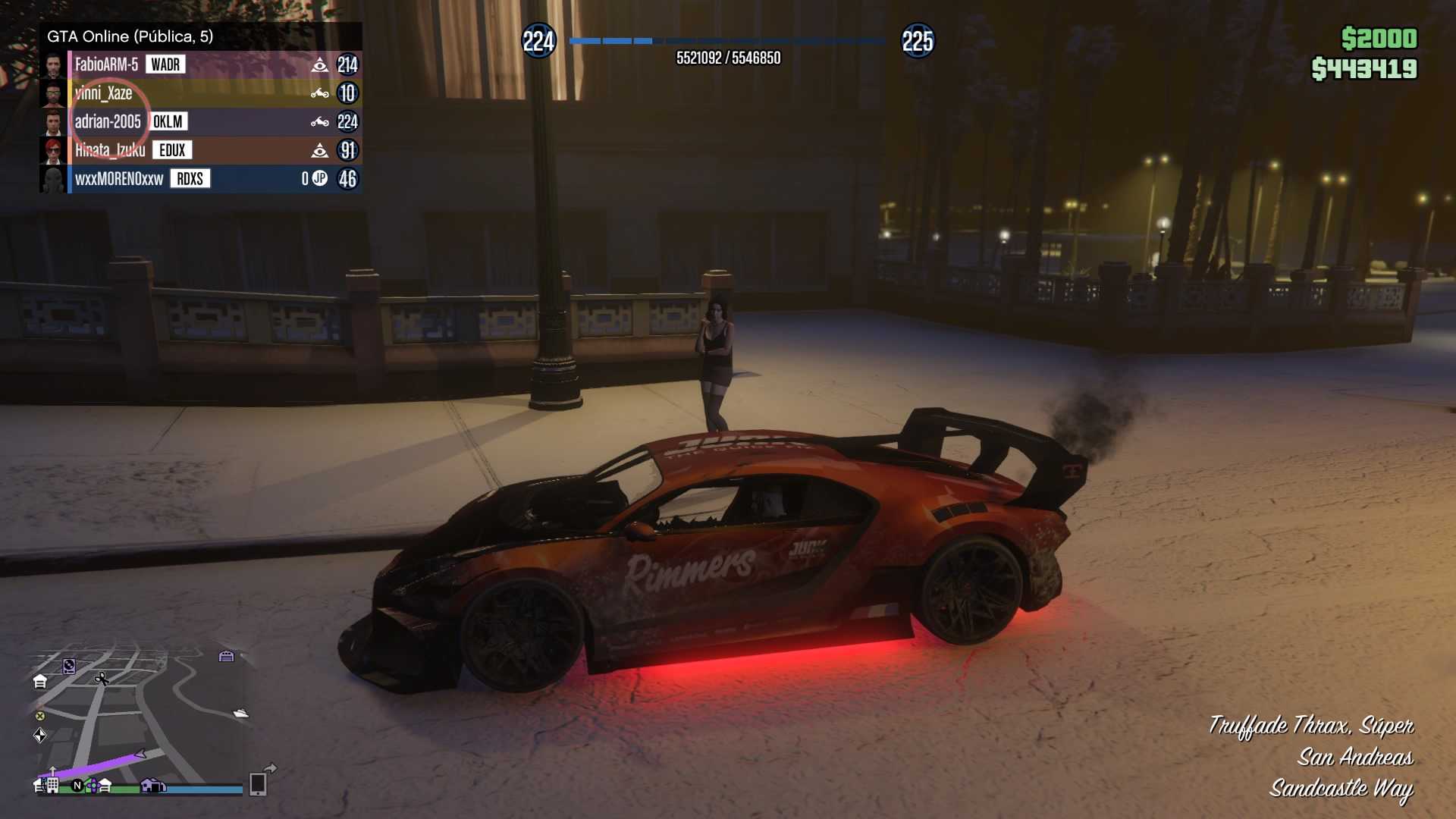Click the north N compass marker on the minimap
This screenshot has height=819, width=1456.
[x=77, y=786]
